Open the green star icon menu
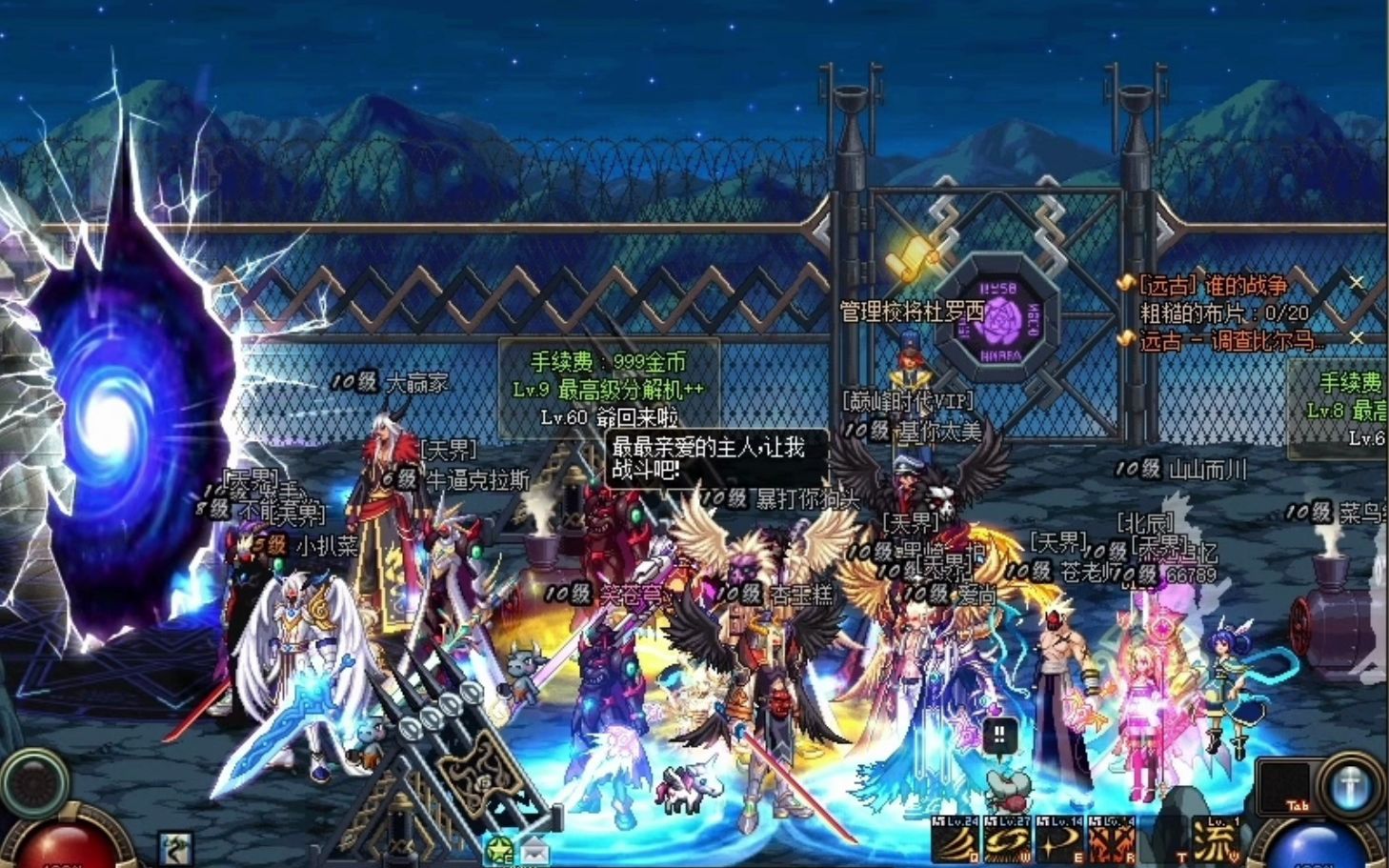1389x868 pixels. coord(499,850)
